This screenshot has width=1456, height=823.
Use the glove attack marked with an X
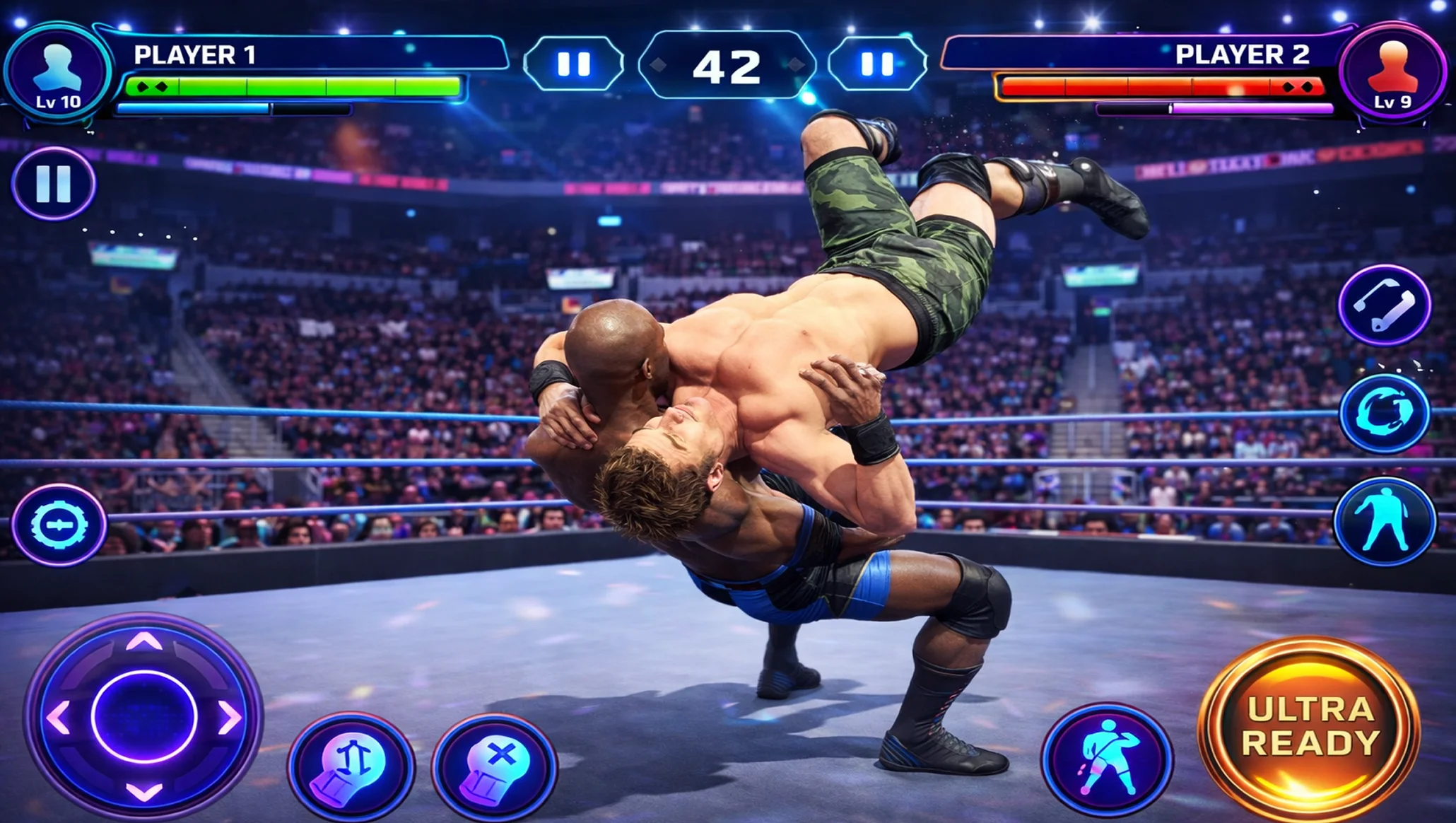tap(495, 767)
